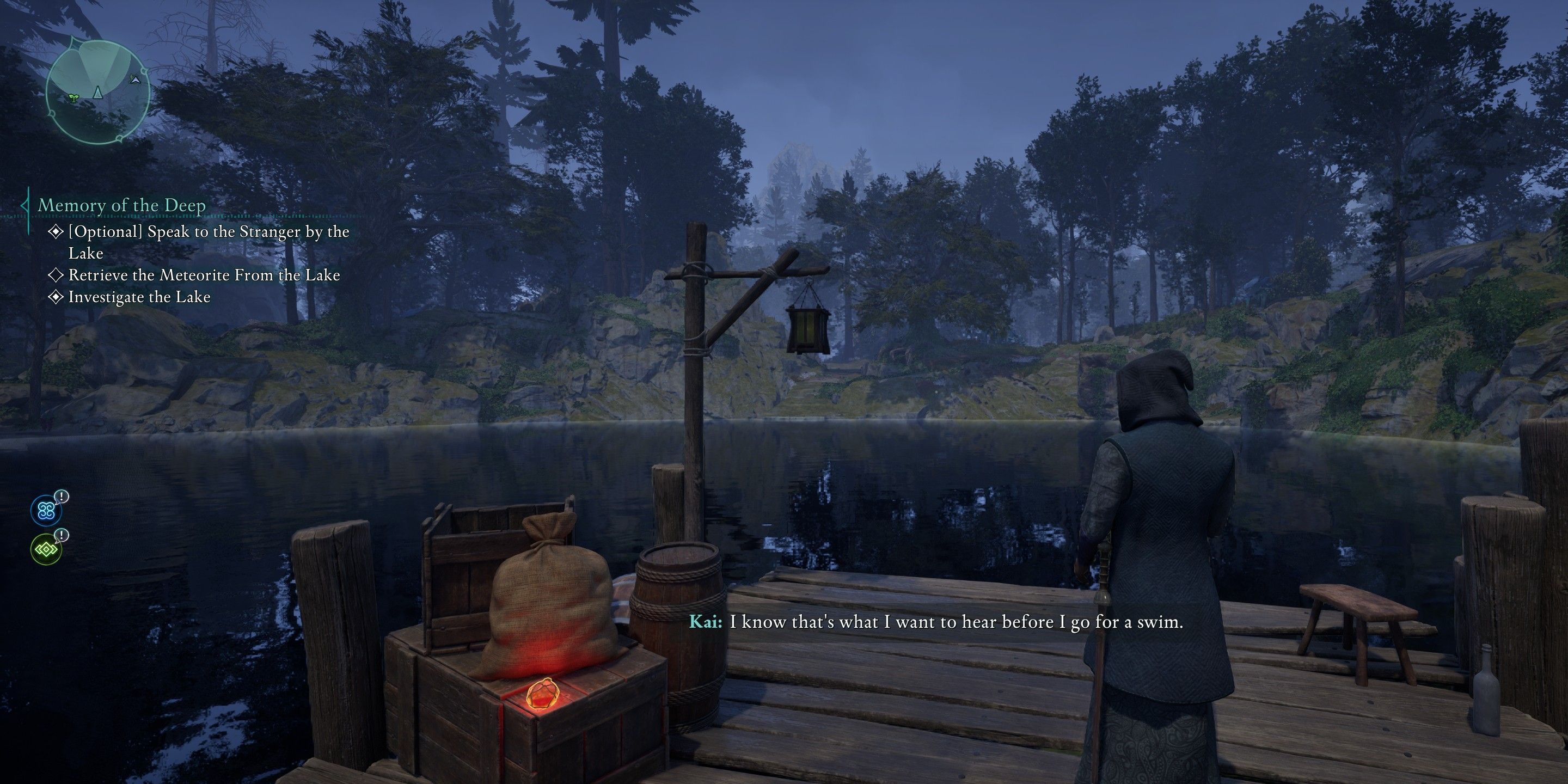Click the circular minimap
This screenshot has height=784, width=1568.
tap(97, 92)
